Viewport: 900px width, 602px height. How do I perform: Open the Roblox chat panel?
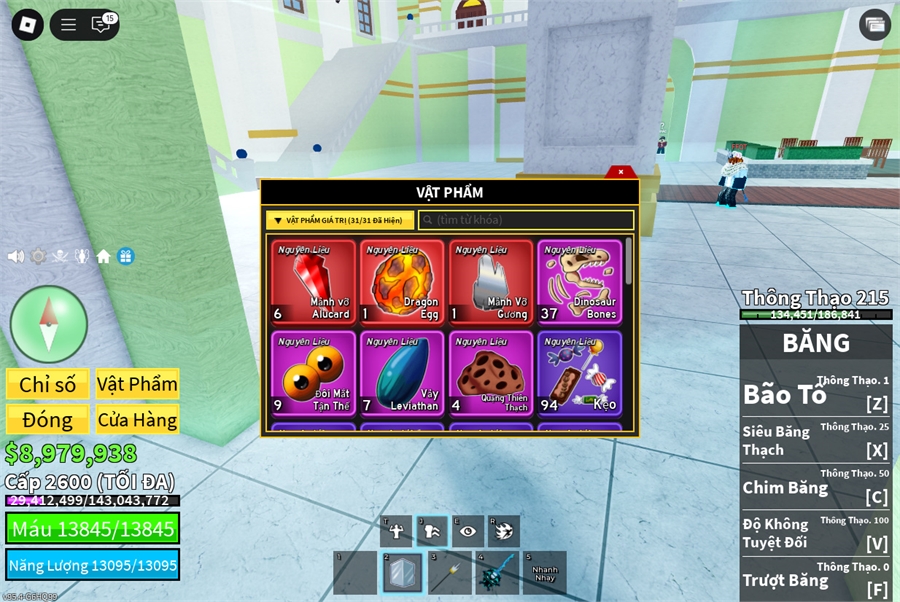click(101, 25)
